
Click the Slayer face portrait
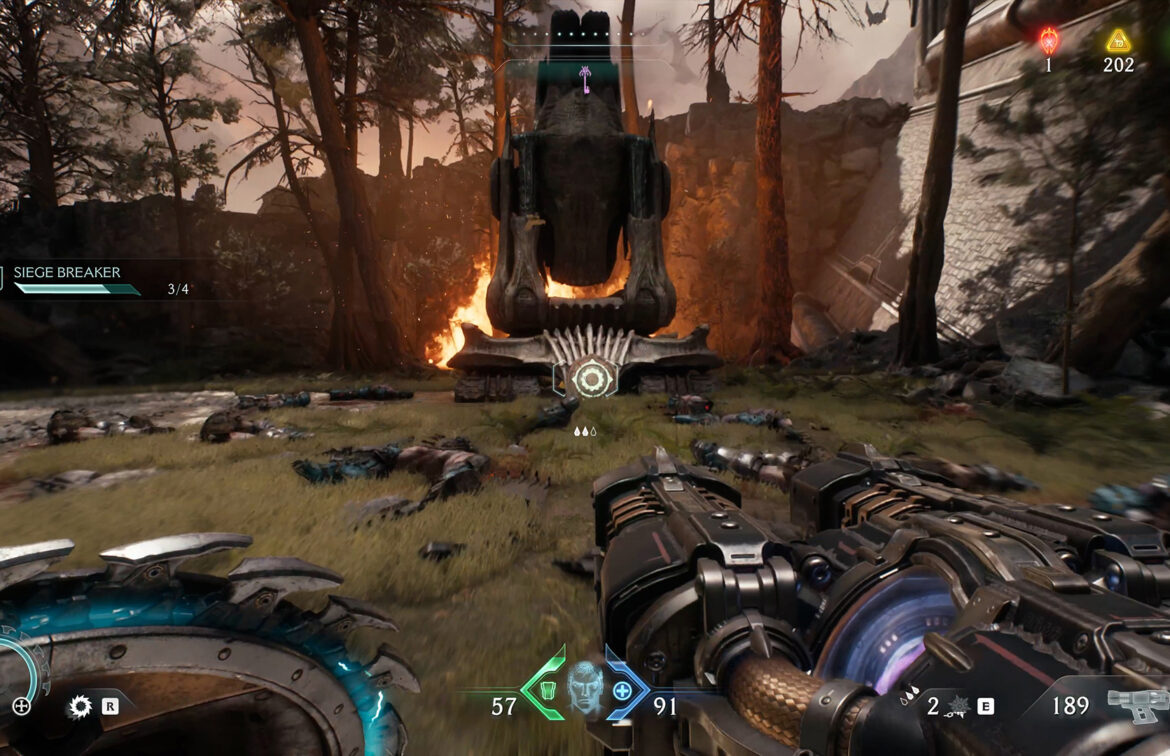pyautogui.click(x=584, y=688)
